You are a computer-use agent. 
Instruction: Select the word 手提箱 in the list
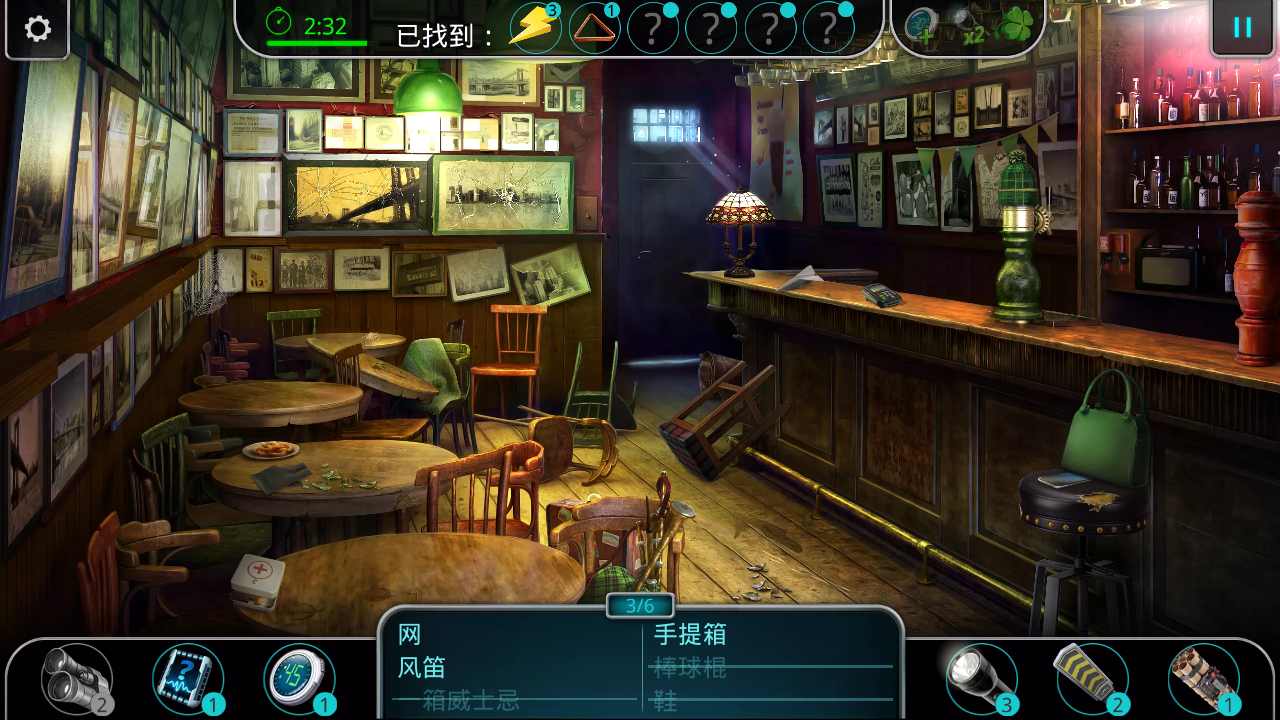(x=692, y=634)
